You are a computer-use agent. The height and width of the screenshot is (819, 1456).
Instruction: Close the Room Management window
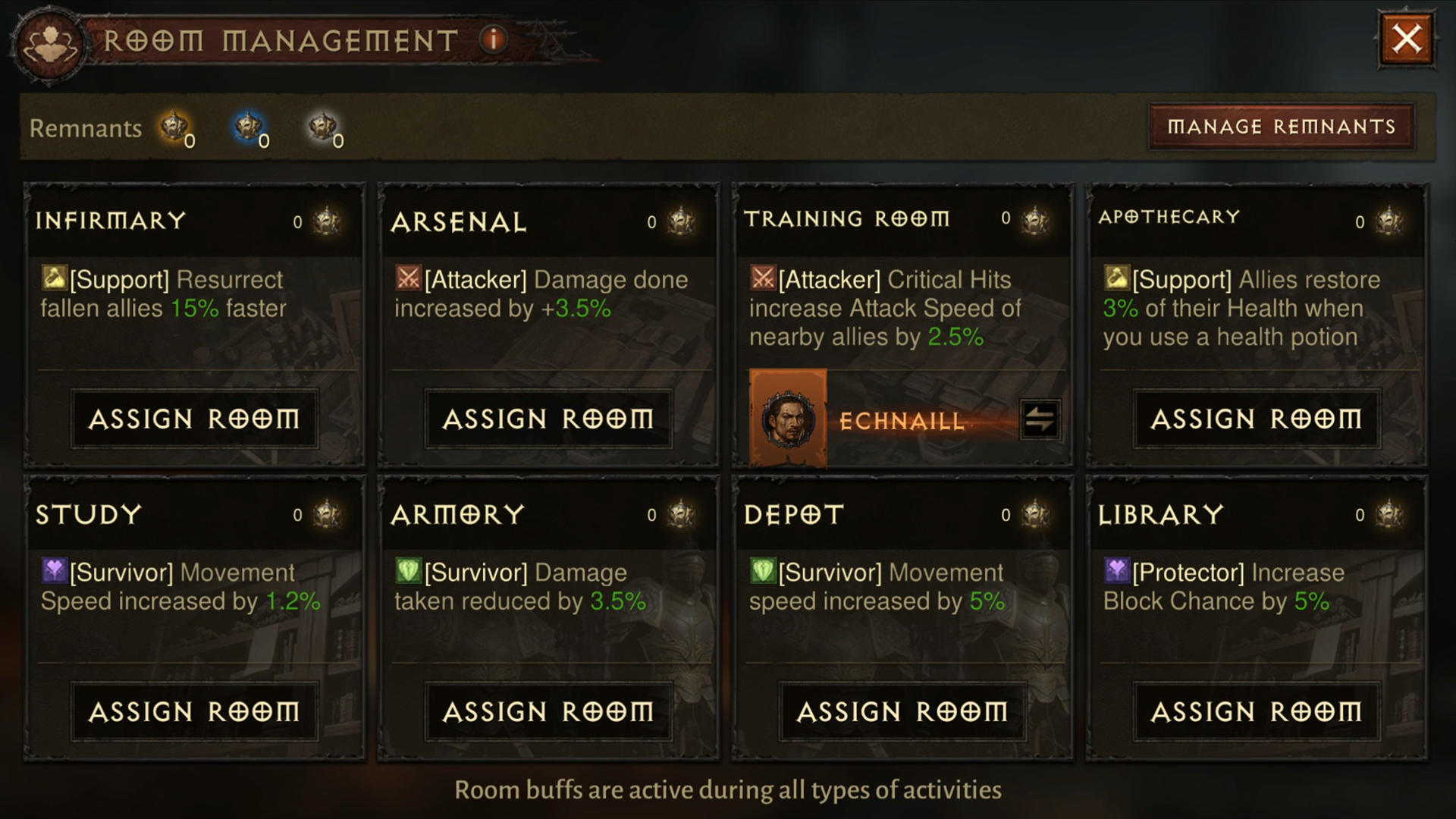pyautogui.click(x=1406, y=39)
